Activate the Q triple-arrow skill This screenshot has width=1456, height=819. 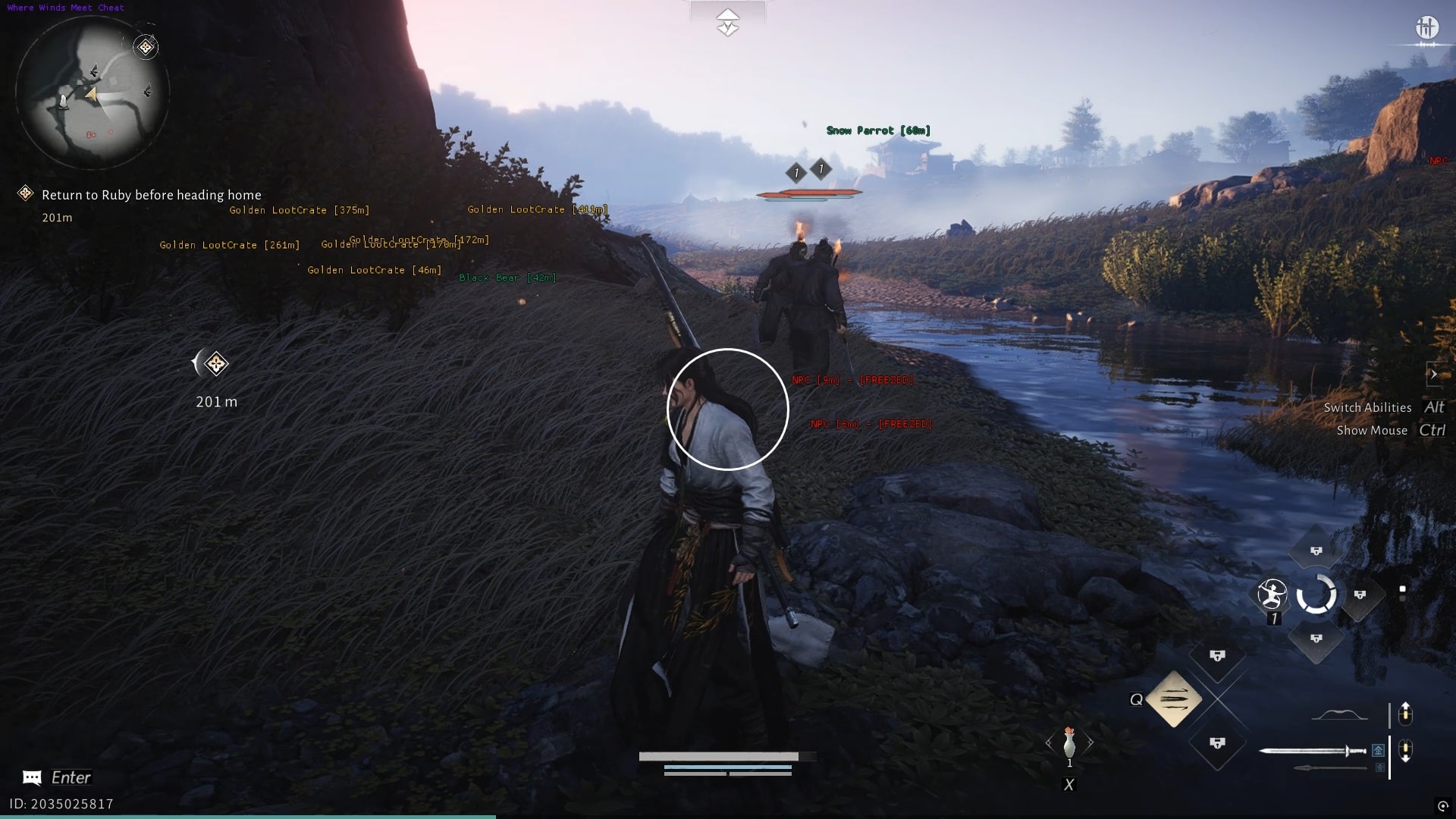click(1173, 699)
